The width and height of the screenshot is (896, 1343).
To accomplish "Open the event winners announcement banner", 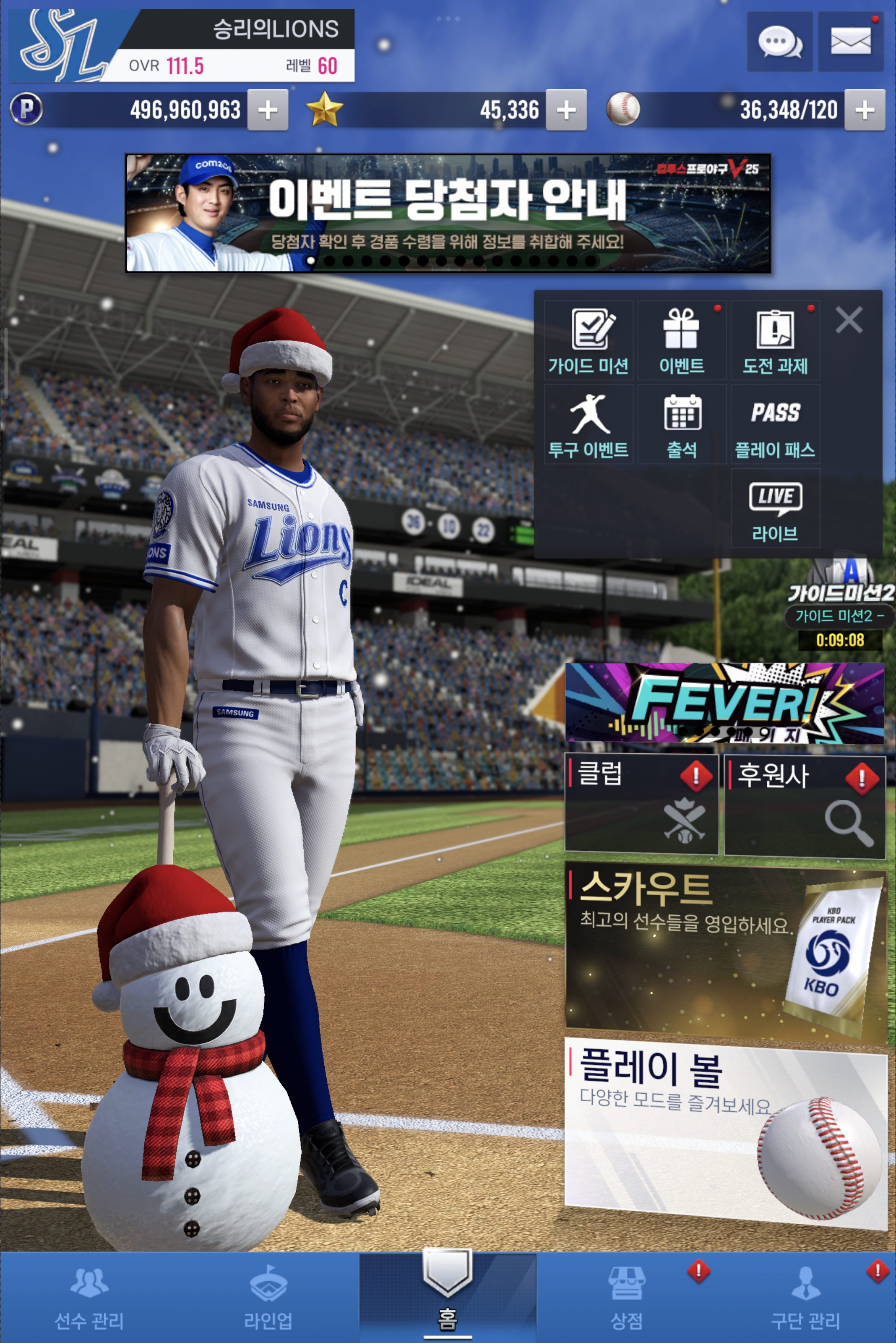I will 448,213.
